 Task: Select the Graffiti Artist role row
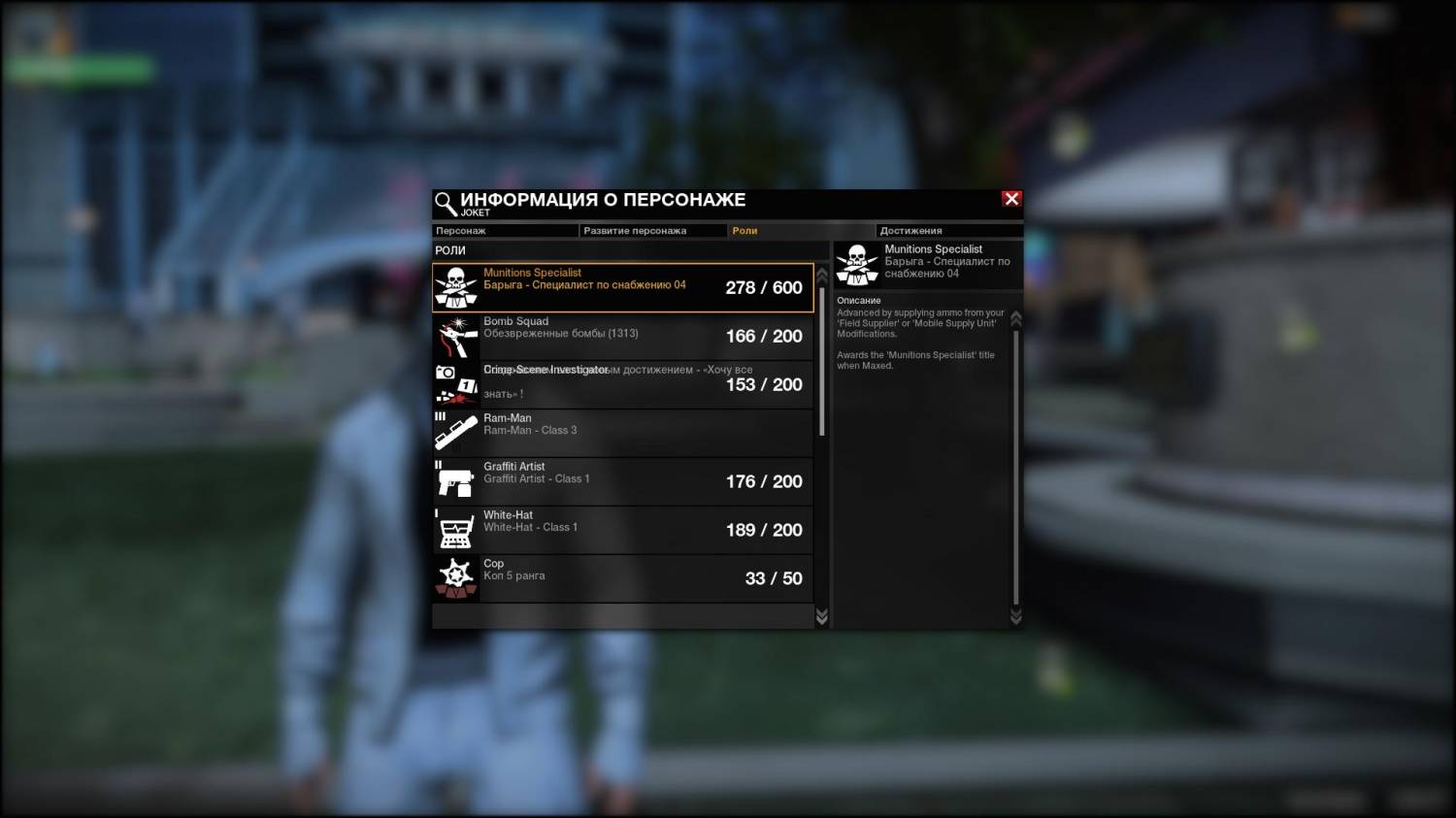[x=622, y=481]
